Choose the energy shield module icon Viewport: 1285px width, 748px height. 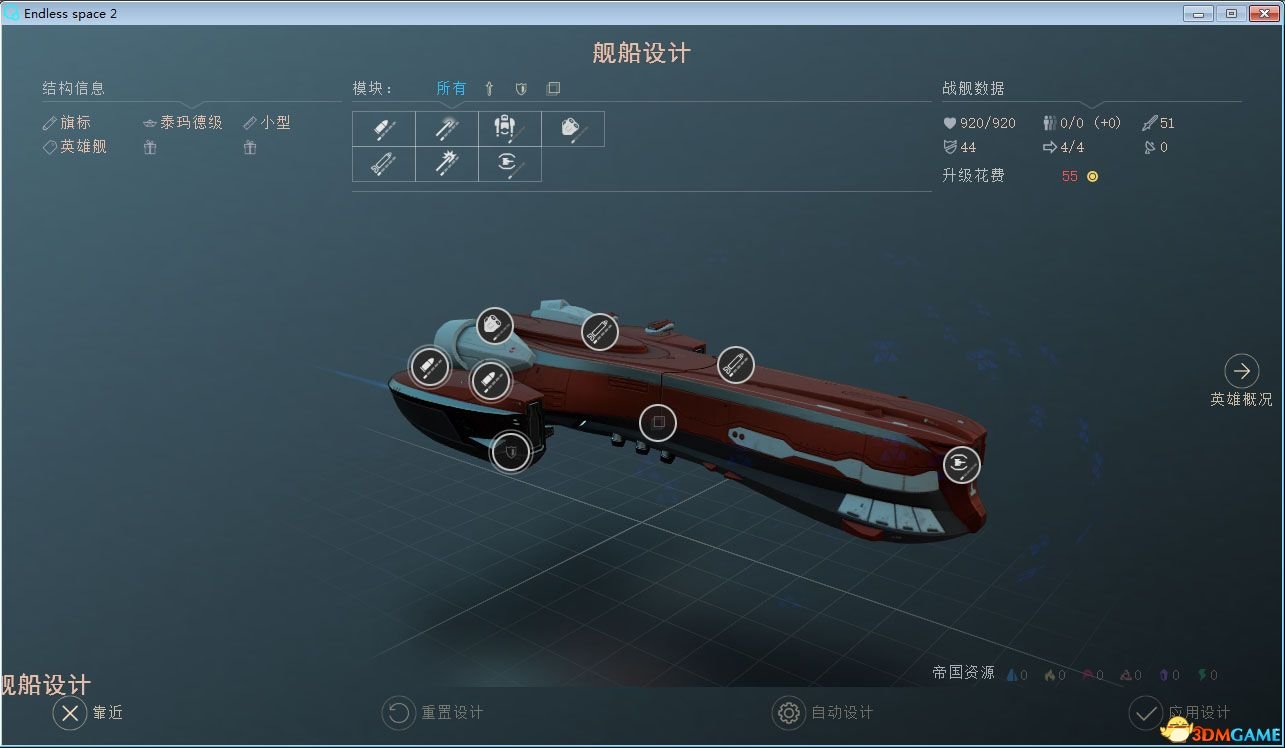[x=510, y=164]
